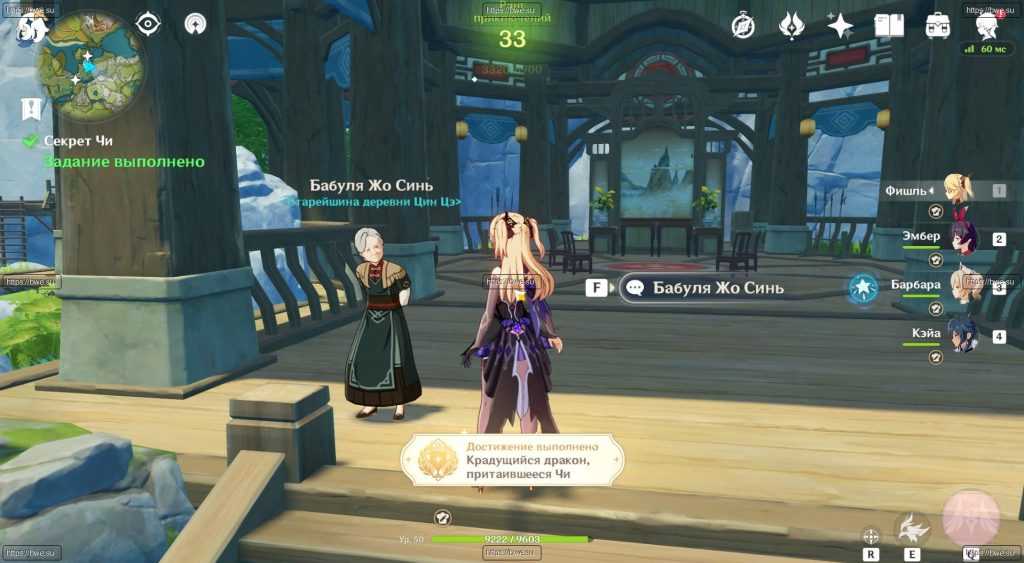Image resolution: width=1024 pixels, height=563 pixels.
Task: Open the four-pointed star wish icon
Action: [x=840, y=25]
